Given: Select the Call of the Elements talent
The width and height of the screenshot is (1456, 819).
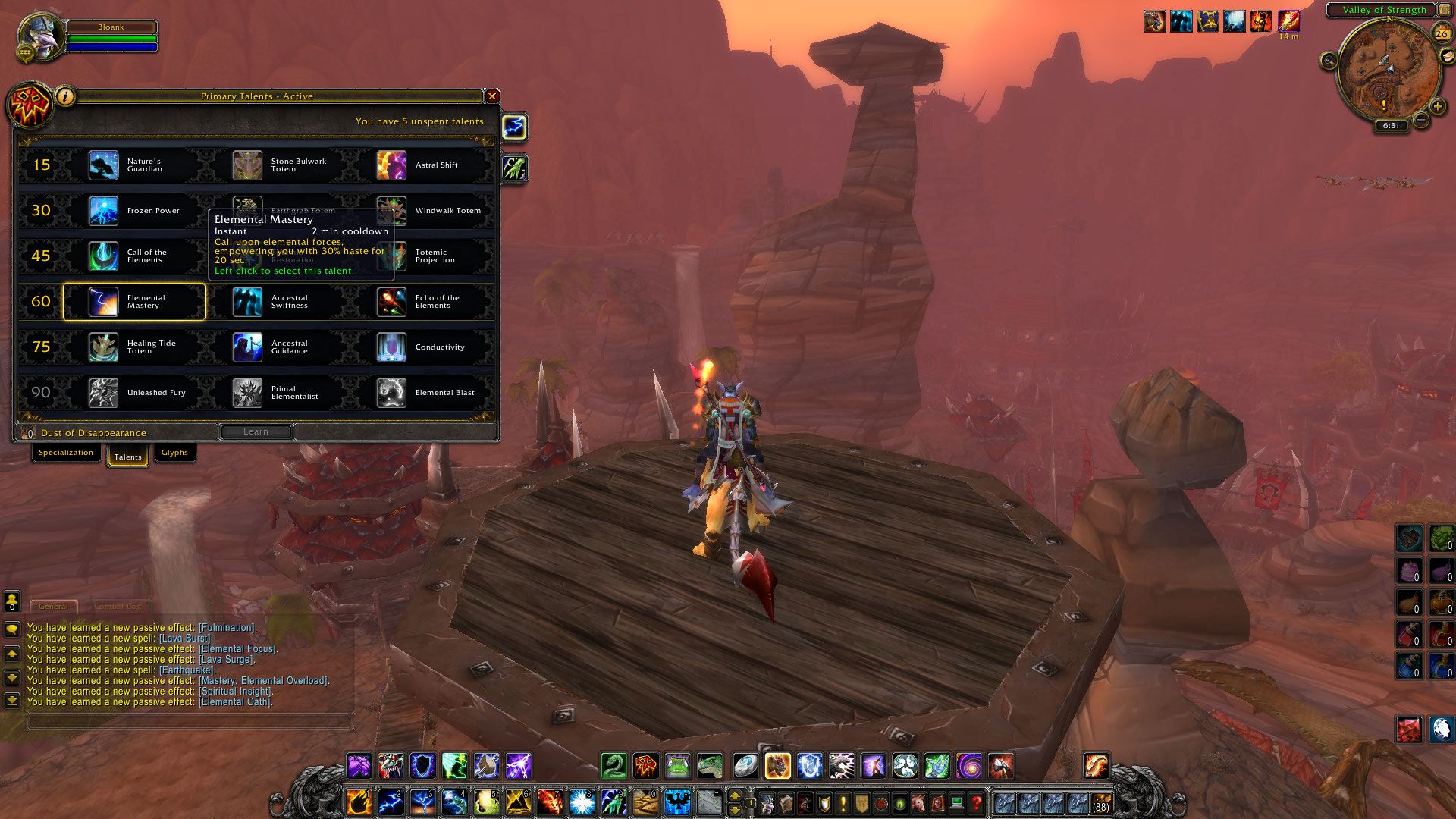Looking at the screenshot, I should pyautogui.click(x=133, y=256).
